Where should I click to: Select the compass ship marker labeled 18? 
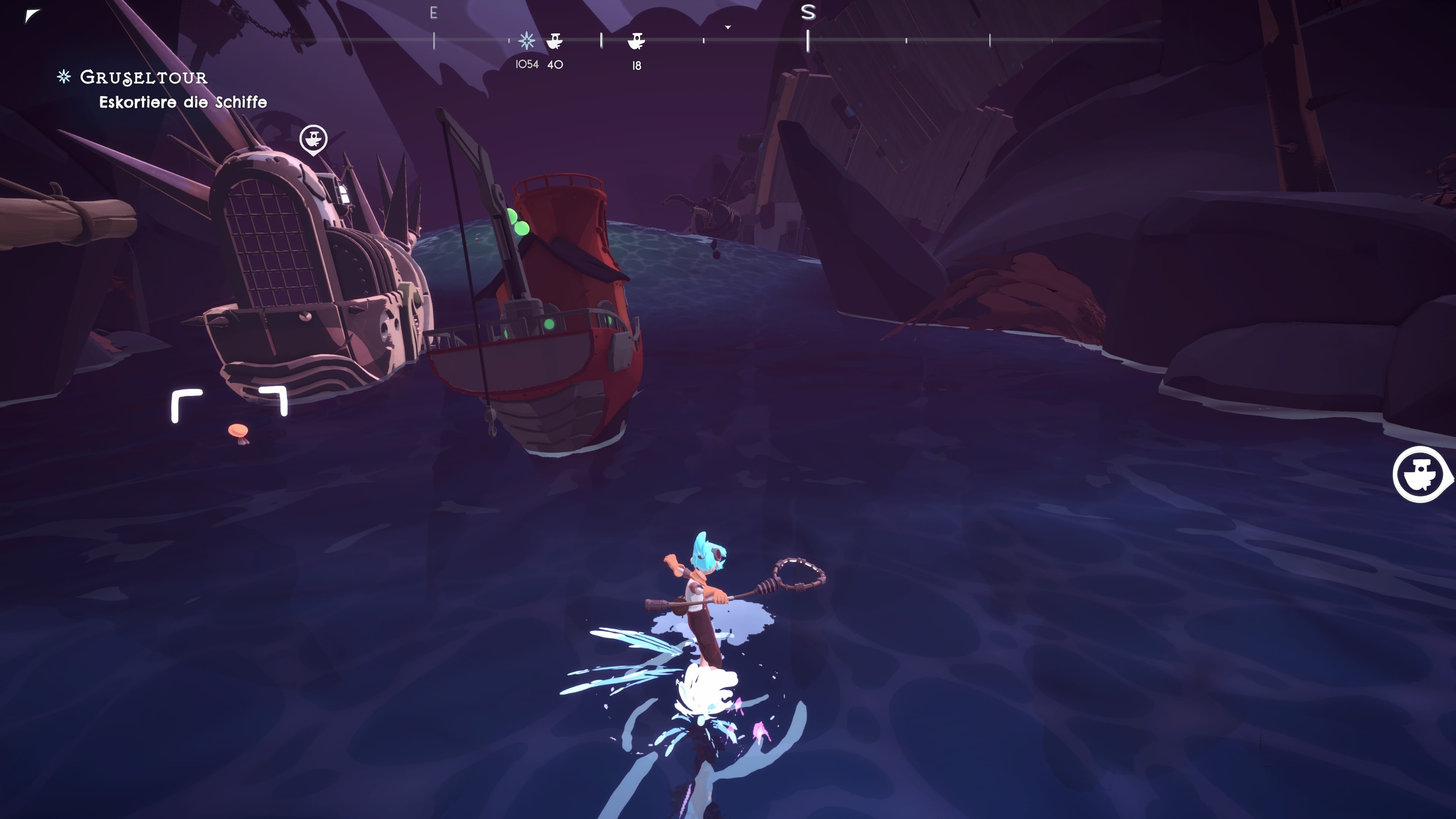click(637, 41)
